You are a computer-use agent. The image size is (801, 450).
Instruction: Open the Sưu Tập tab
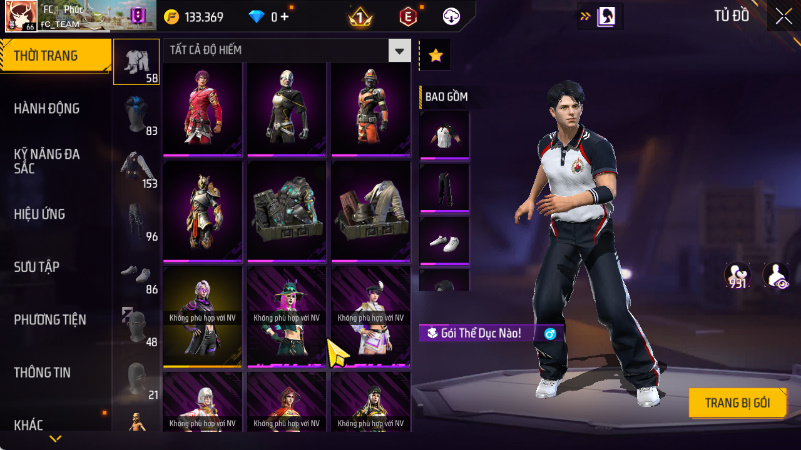(37, 266)
